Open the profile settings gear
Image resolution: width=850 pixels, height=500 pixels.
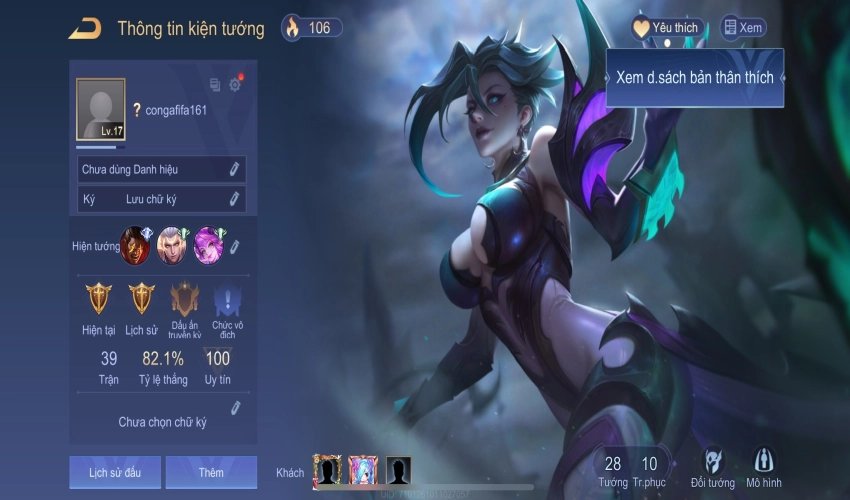pyautogui.click(x=235, y=85)
